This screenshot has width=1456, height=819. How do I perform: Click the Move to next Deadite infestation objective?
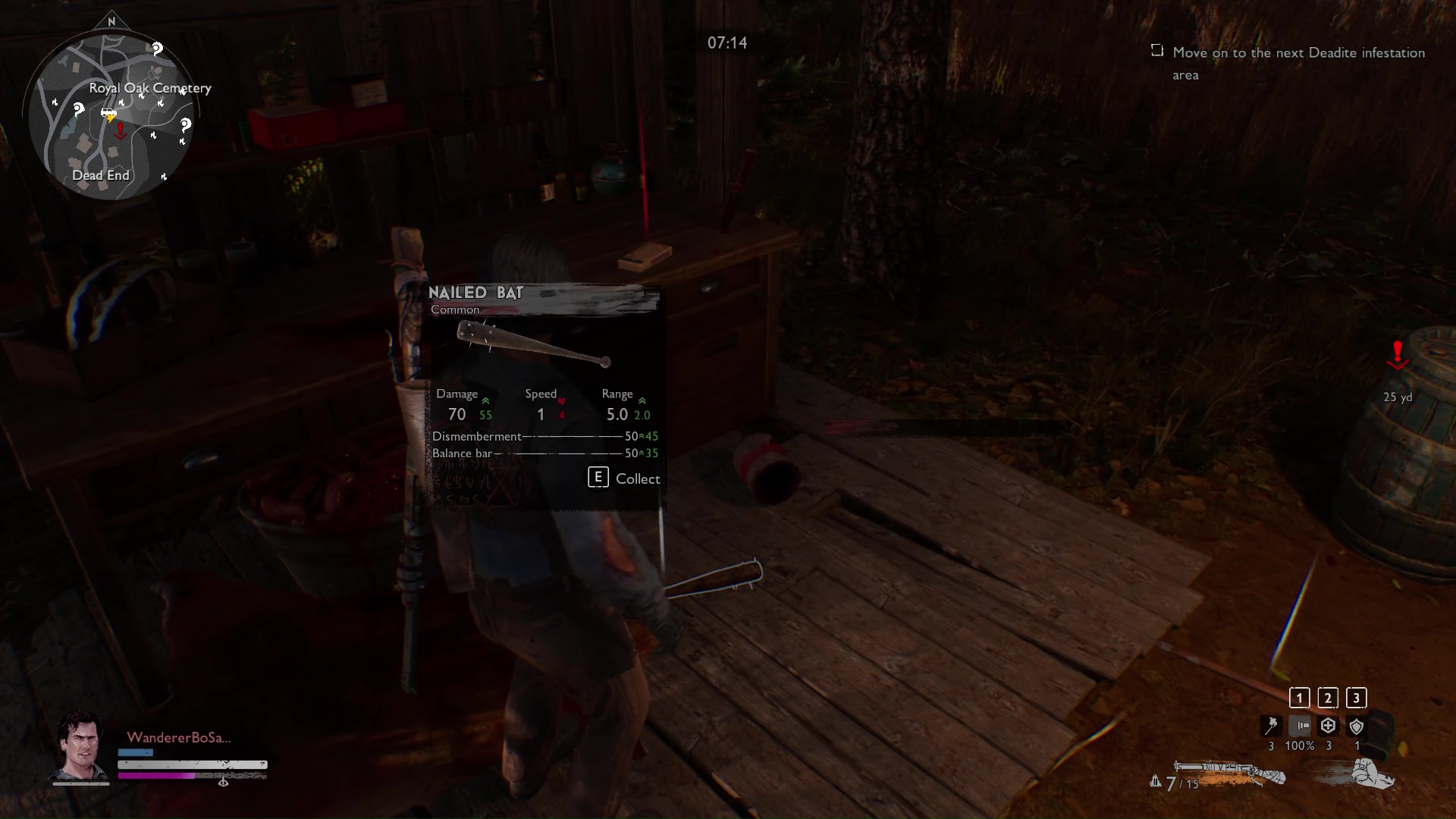1298,64
